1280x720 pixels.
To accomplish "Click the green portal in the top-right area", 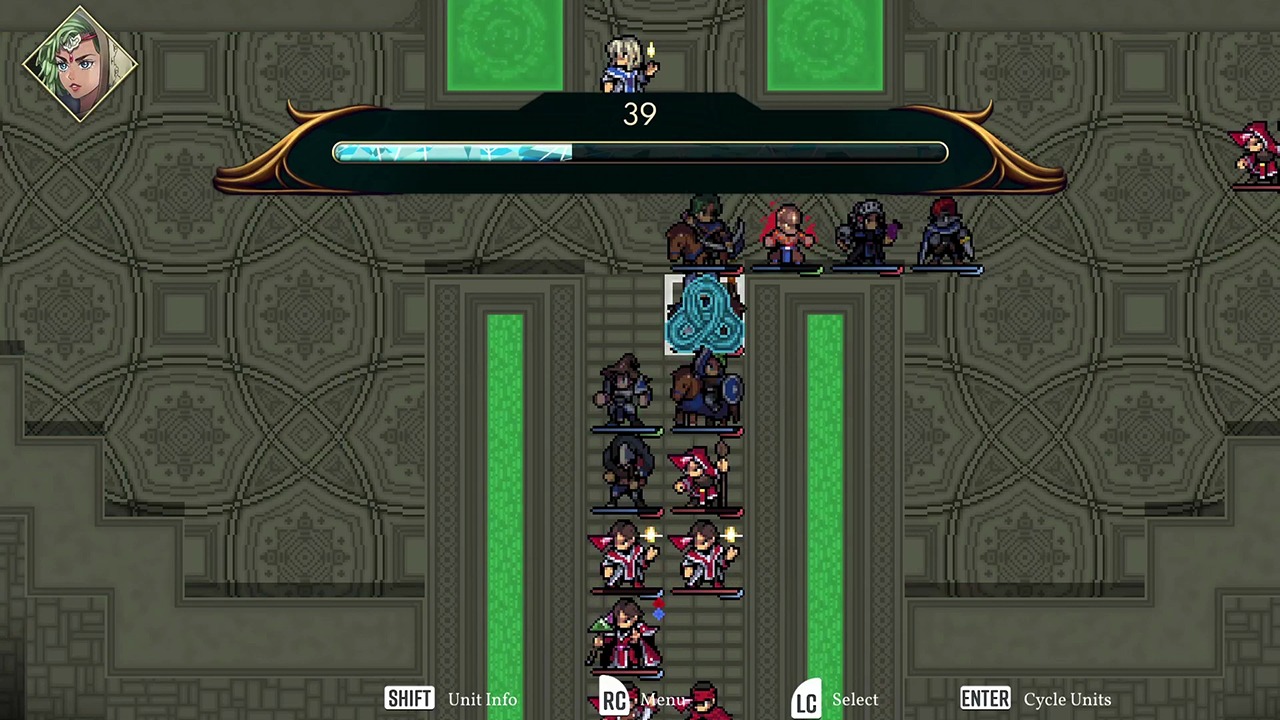I will (823, 38).
